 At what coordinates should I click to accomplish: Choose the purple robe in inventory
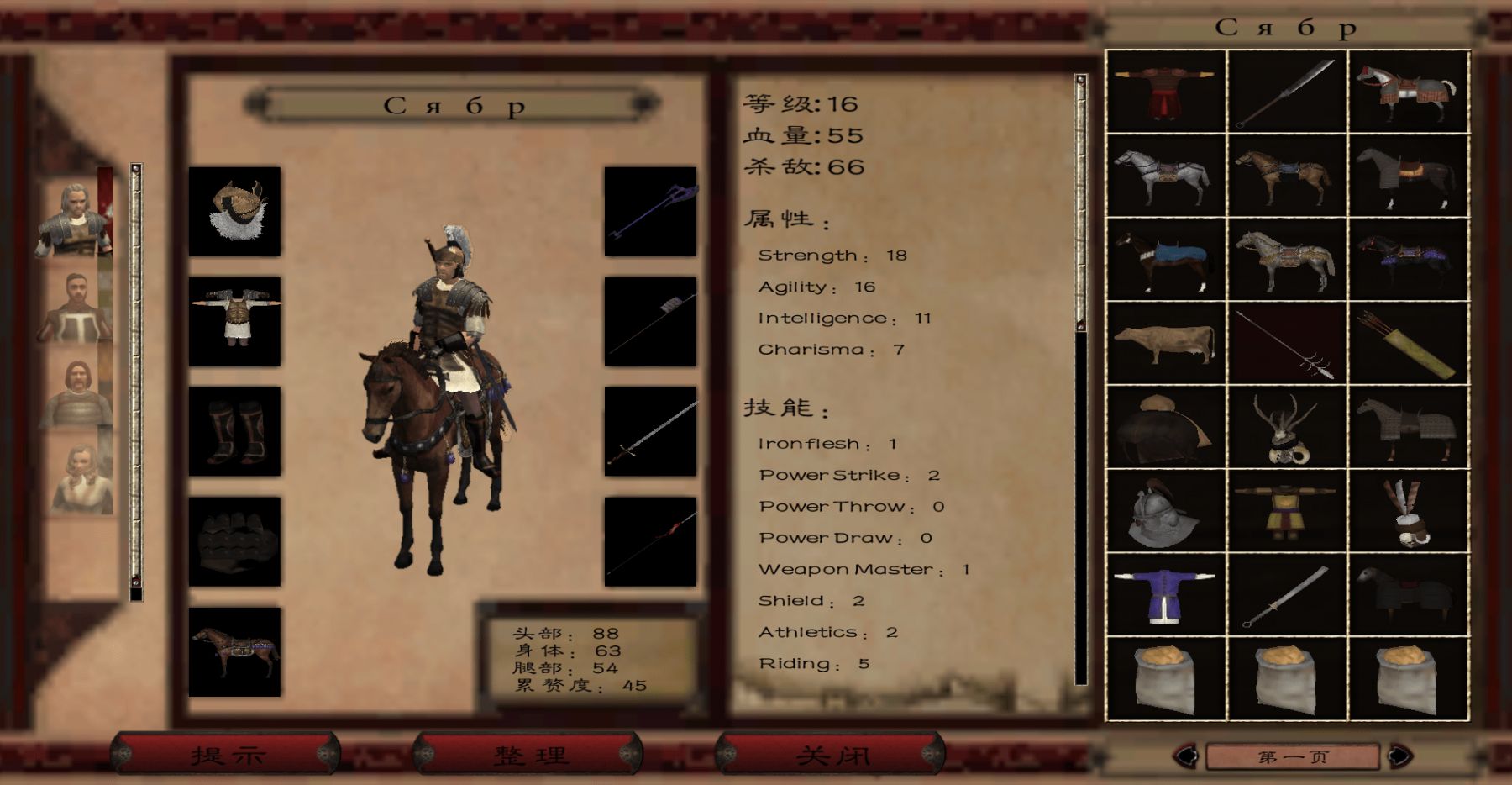click(1166, 595)
